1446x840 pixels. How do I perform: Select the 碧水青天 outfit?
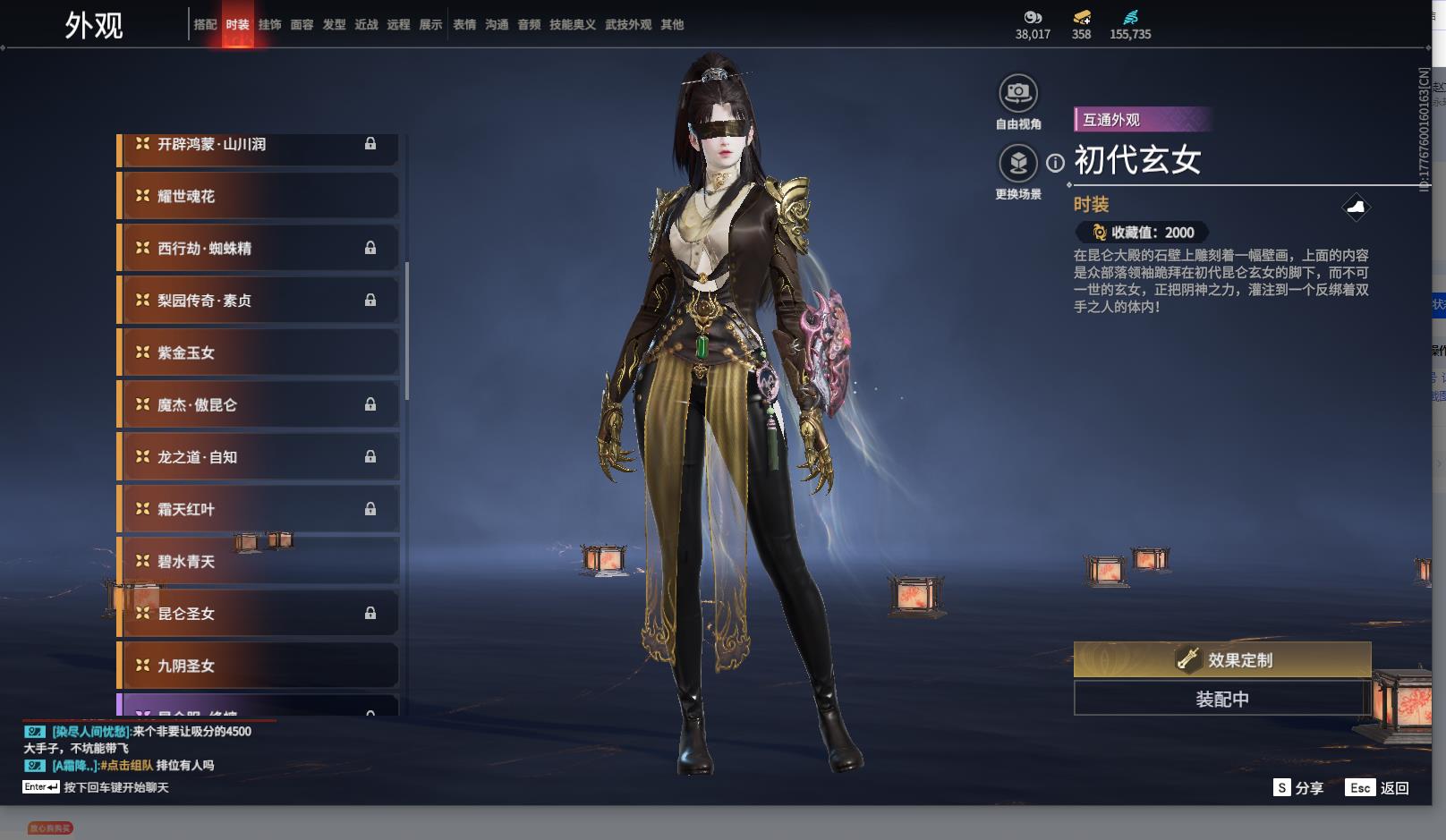point(259,561)
